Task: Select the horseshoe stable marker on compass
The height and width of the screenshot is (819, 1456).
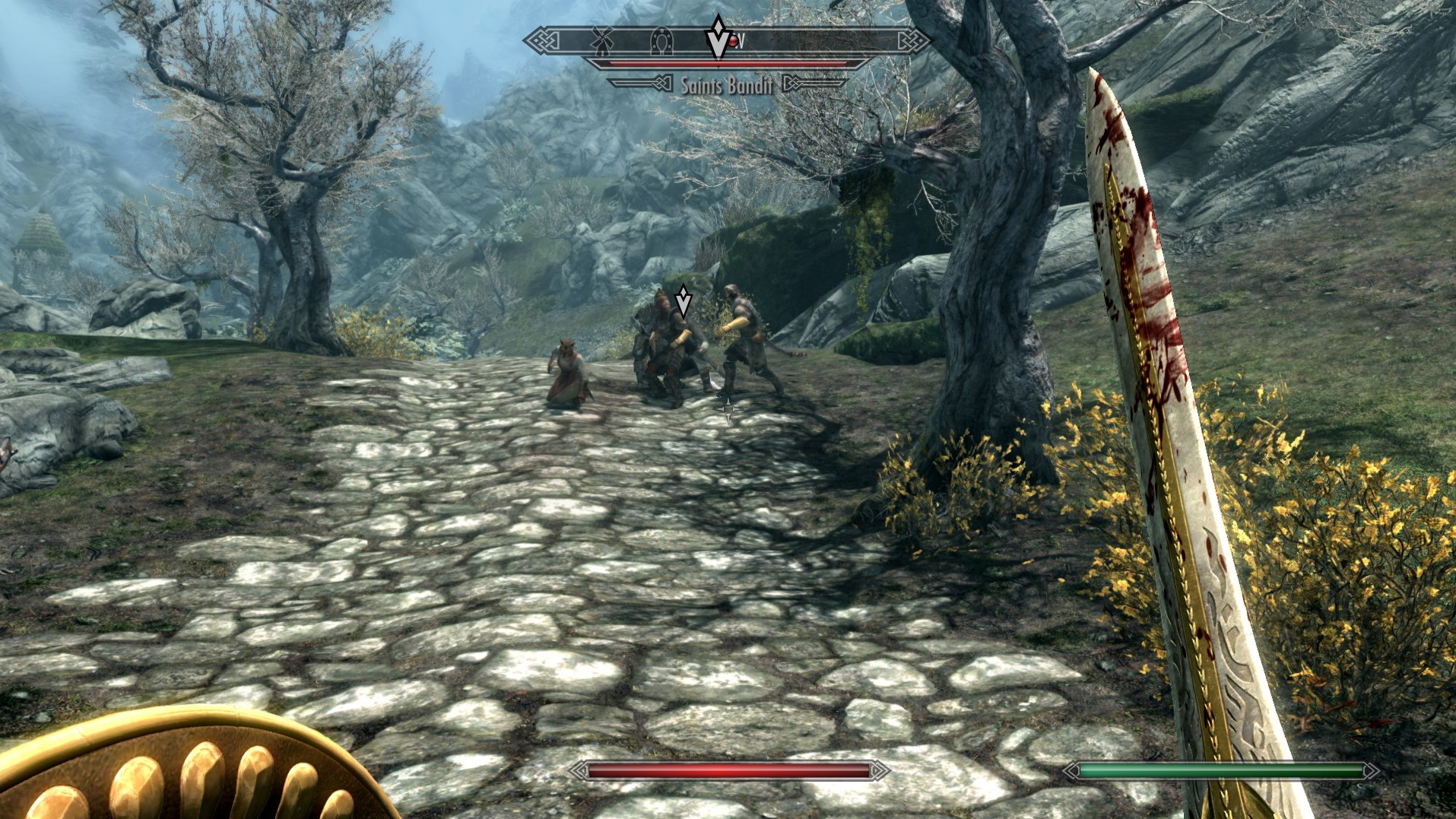Action: (661, 42)
